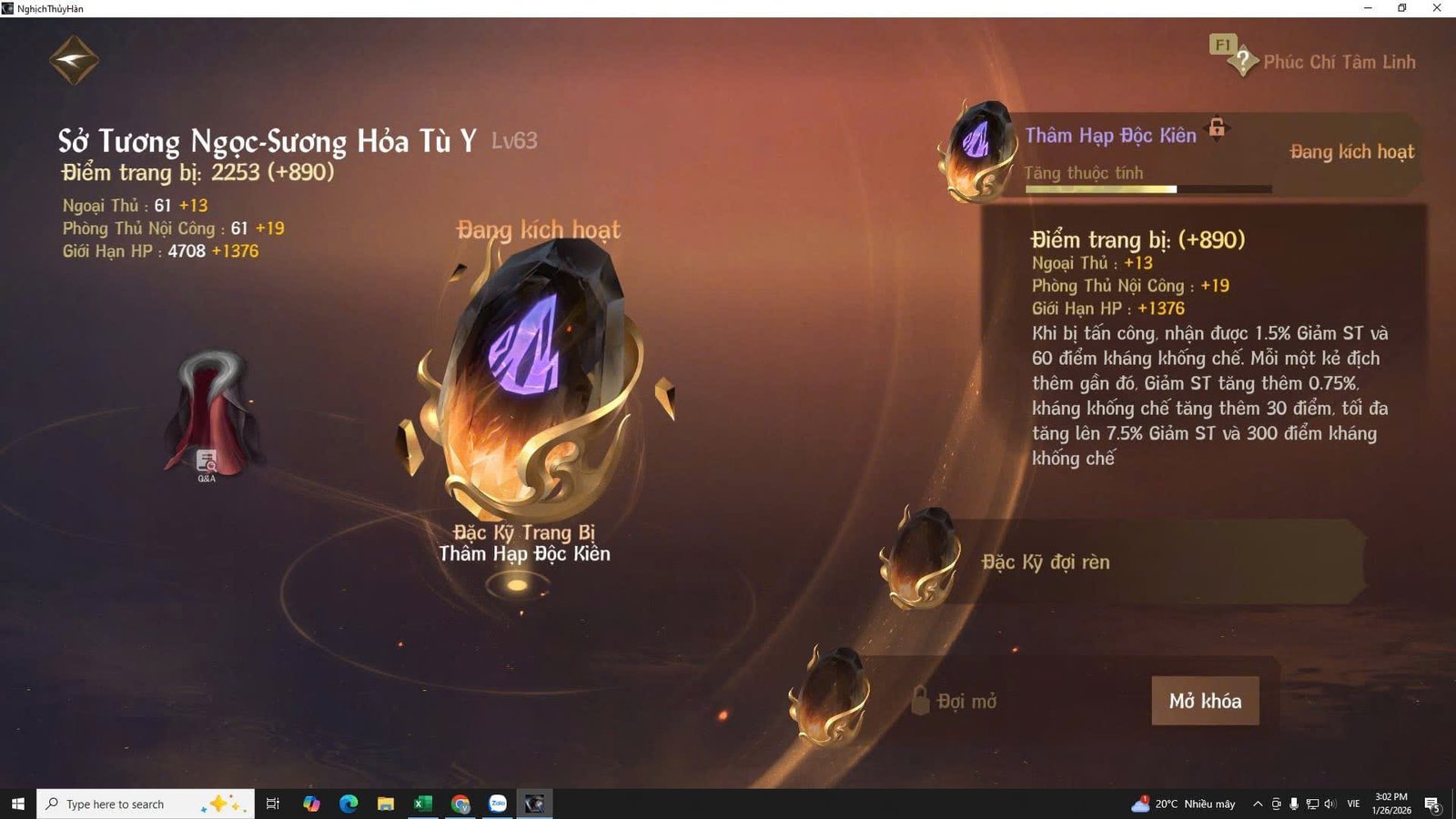Open the Đặc Kỹ đợi rèn slot panel

[1046, 562]
